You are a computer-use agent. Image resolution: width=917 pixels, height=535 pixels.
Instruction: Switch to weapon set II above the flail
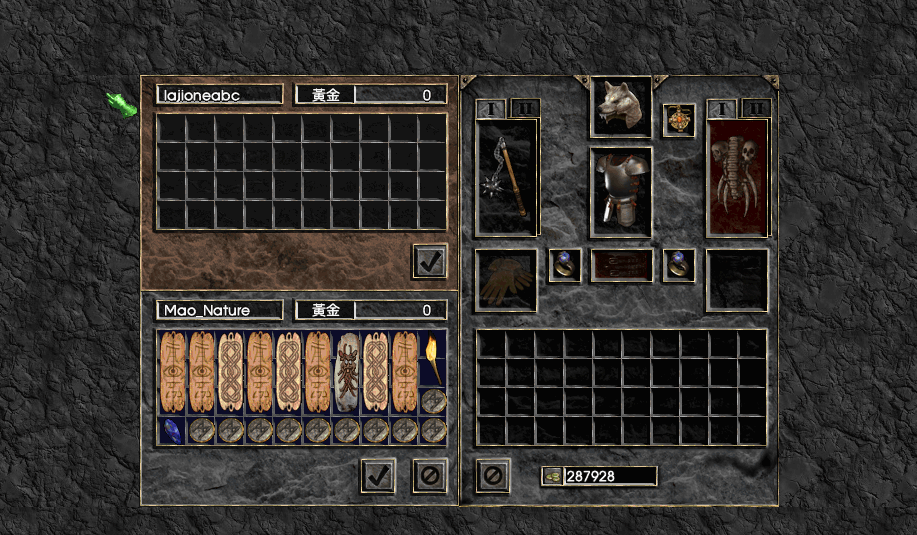[525, 108]
